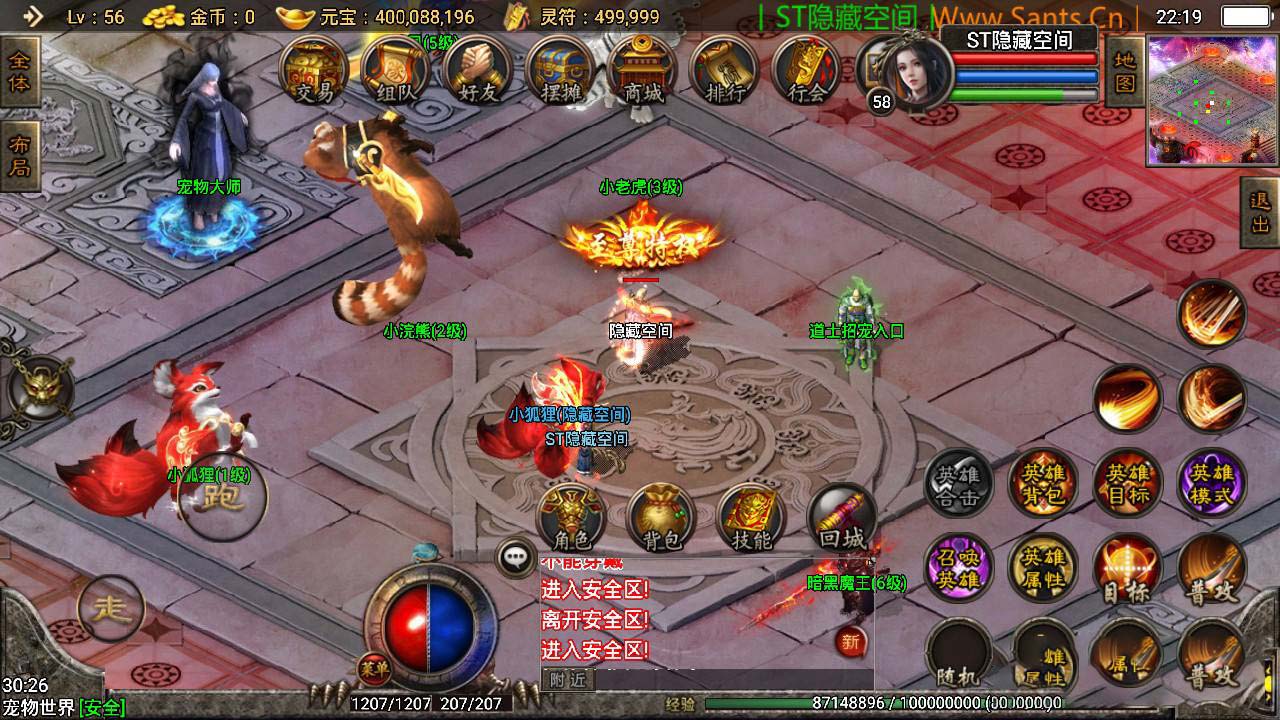
Task: Switch 英雄模式 hero mode
Action: pyautogui.click(x=1212, y=484)
